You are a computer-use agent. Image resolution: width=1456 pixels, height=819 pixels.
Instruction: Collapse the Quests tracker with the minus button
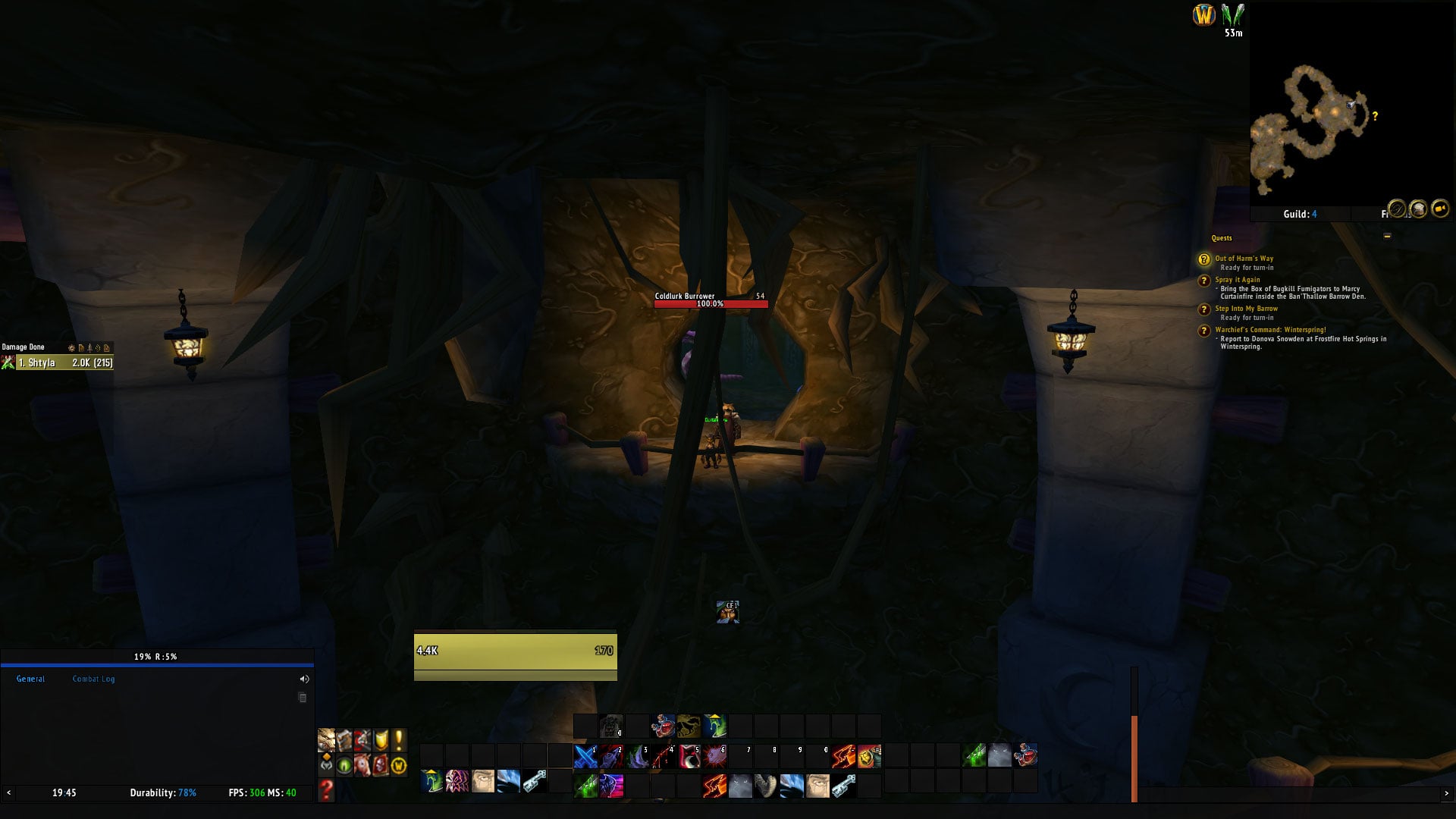click(x=1387, y=237)
